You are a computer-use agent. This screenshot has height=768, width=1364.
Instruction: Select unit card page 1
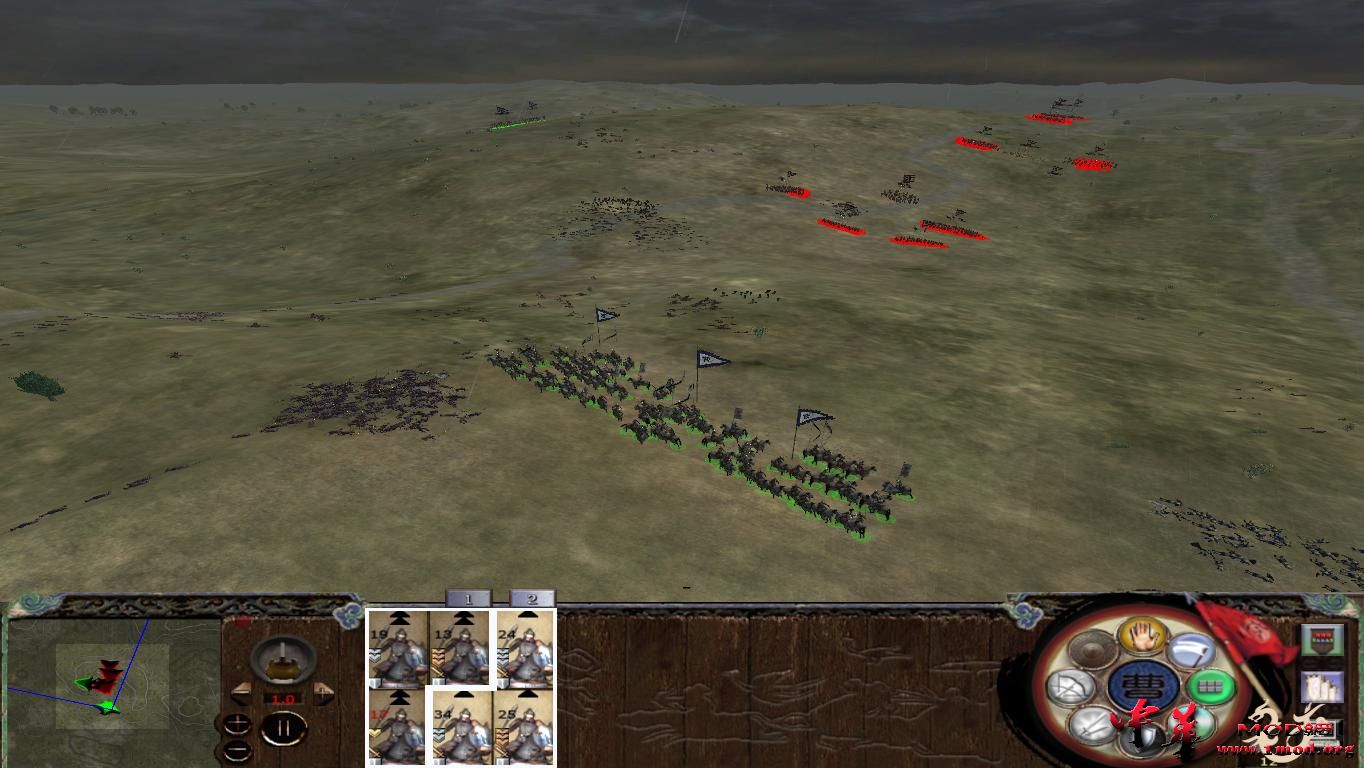[x=468, y=597]
